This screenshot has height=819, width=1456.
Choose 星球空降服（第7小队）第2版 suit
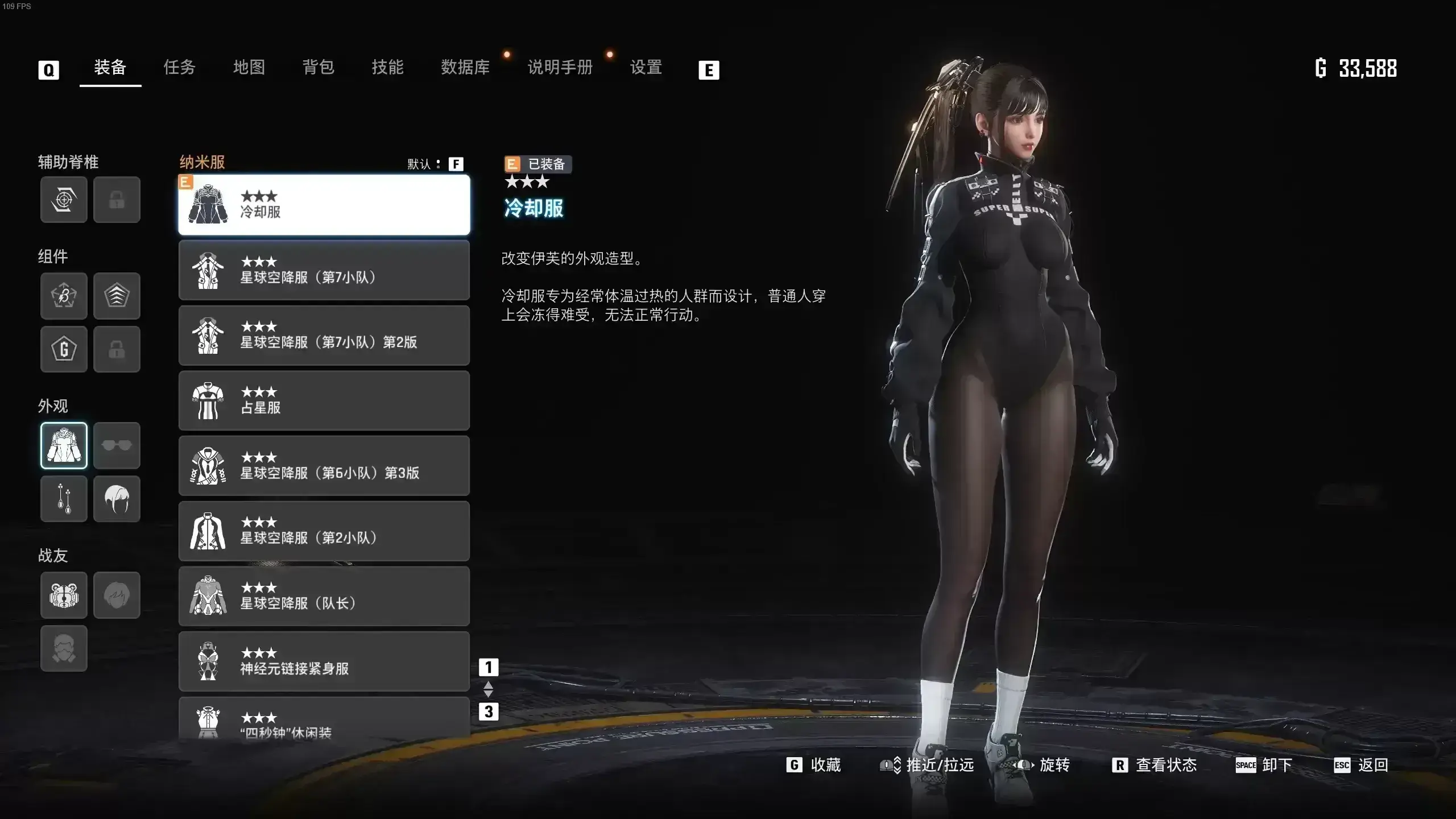coord(324,336)
